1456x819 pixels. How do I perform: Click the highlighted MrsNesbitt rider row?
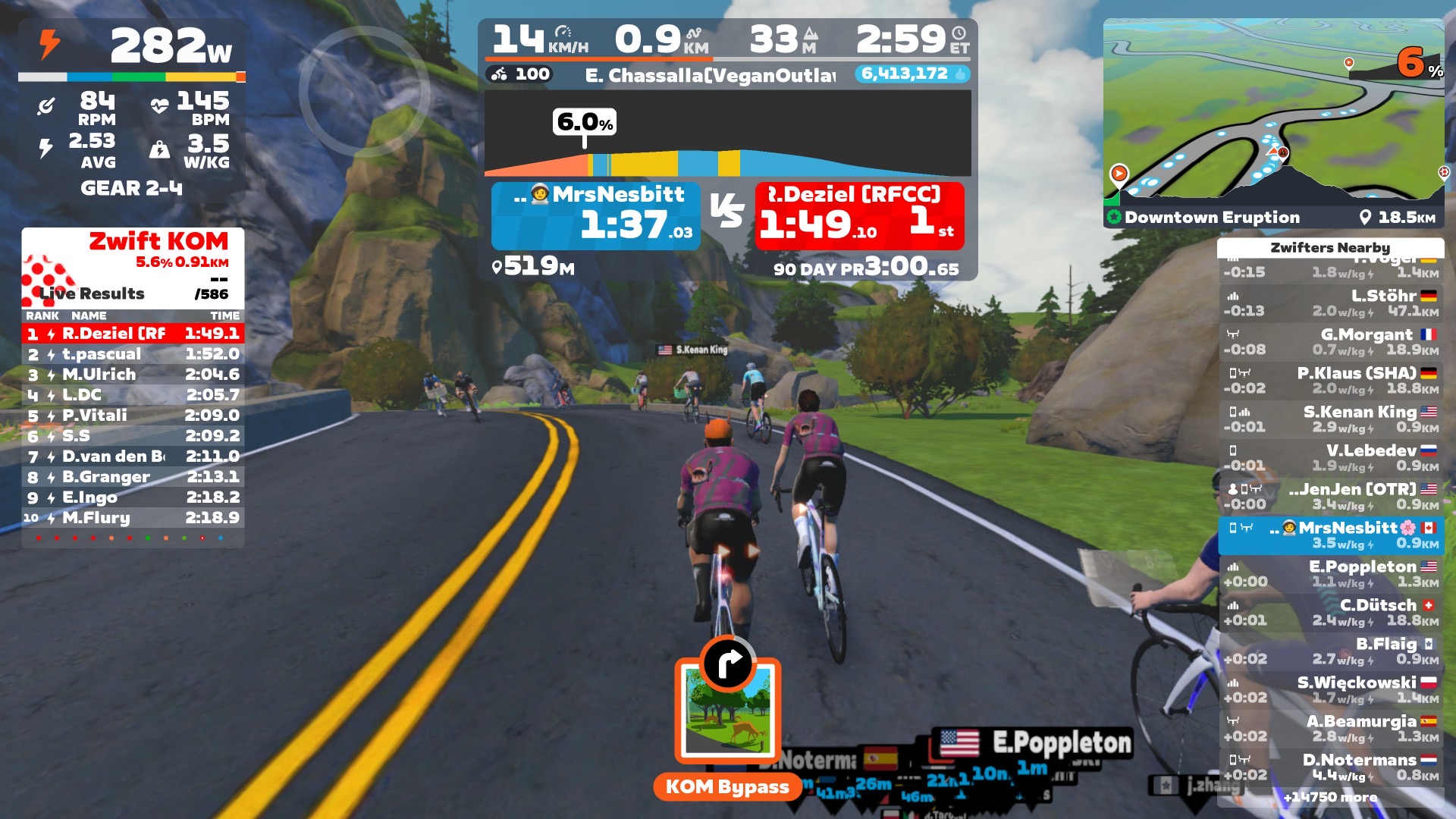click(1331, 535)
